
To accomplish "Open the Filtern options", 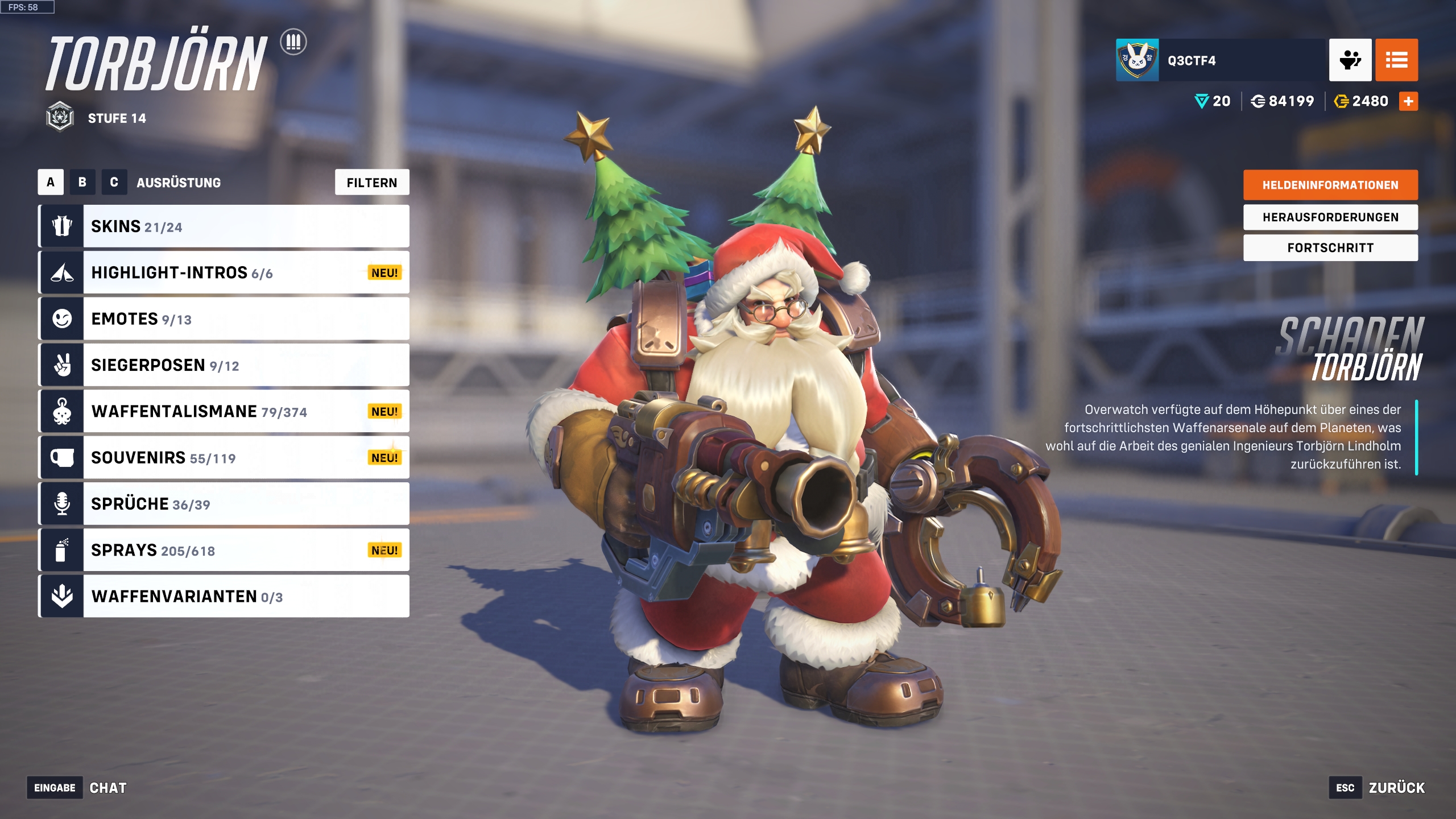I will click(372, 183).
